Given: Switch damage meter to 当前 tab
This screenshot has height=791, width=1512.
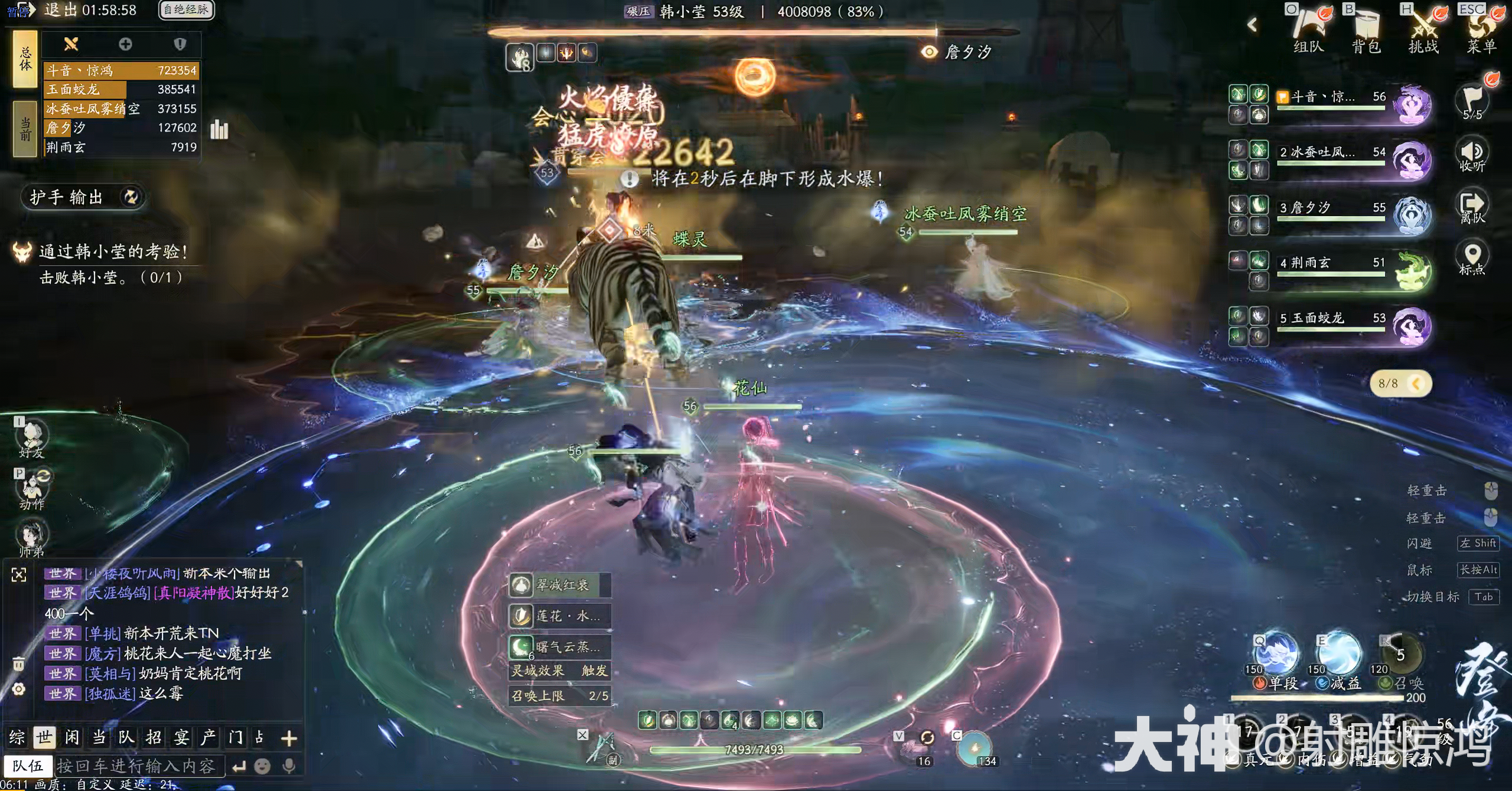Looking at the screenshot, I should (25, 129).
